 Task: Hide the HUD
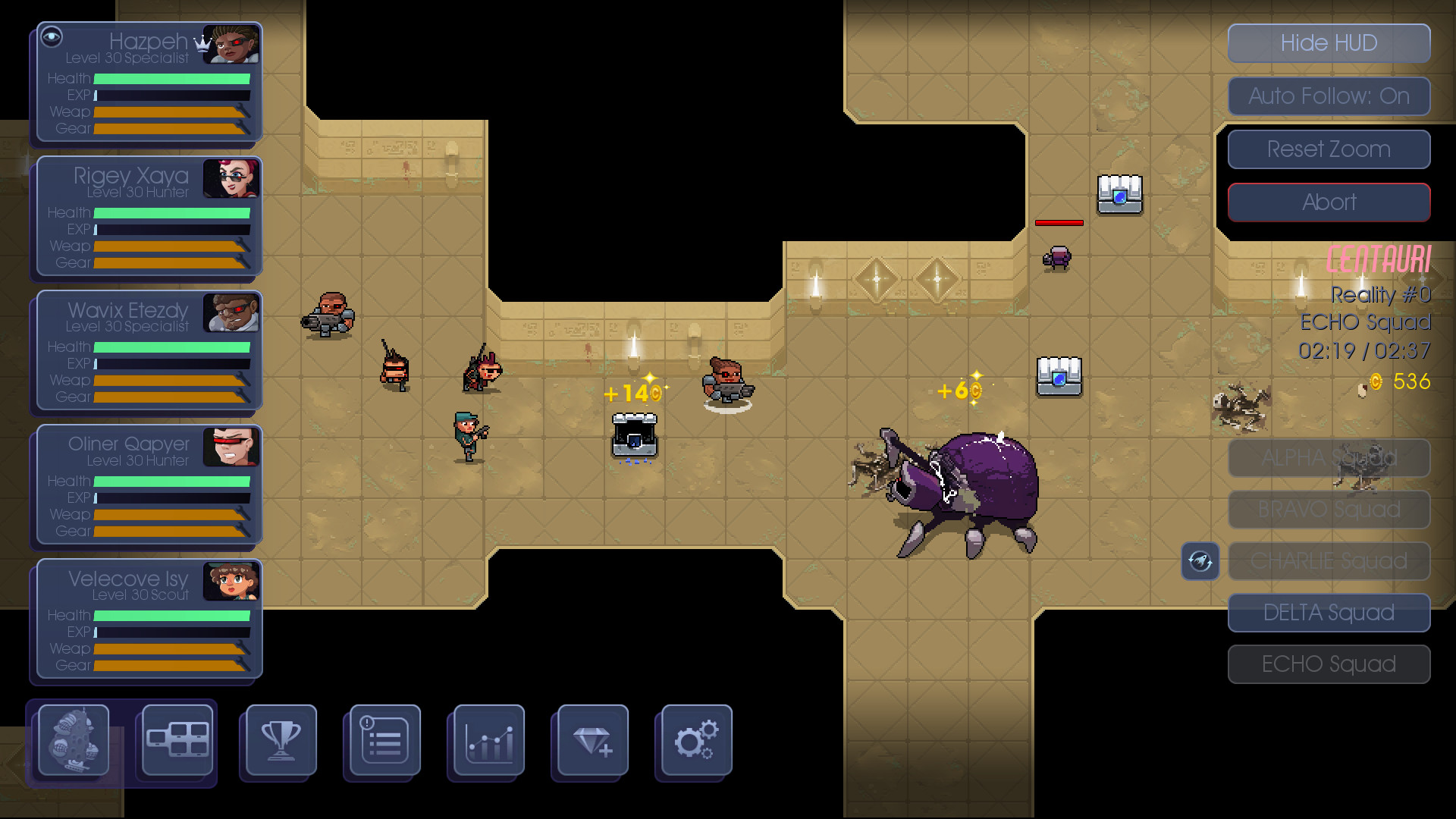1328,43
